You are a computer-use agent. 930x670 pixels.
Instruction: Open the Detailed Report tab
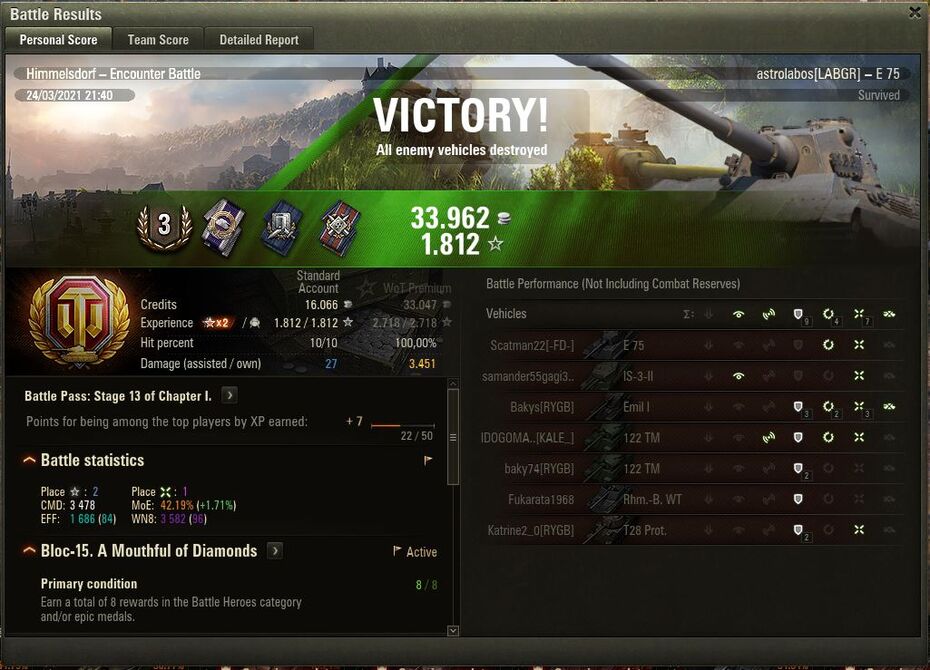point(259,40)
